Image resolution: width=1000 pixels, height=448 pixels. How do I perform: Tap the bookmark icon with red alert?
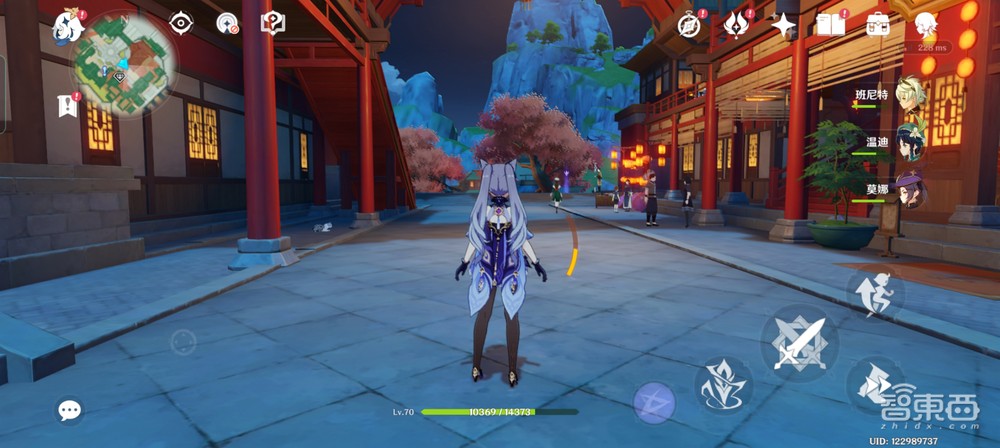tap(67, 105)
